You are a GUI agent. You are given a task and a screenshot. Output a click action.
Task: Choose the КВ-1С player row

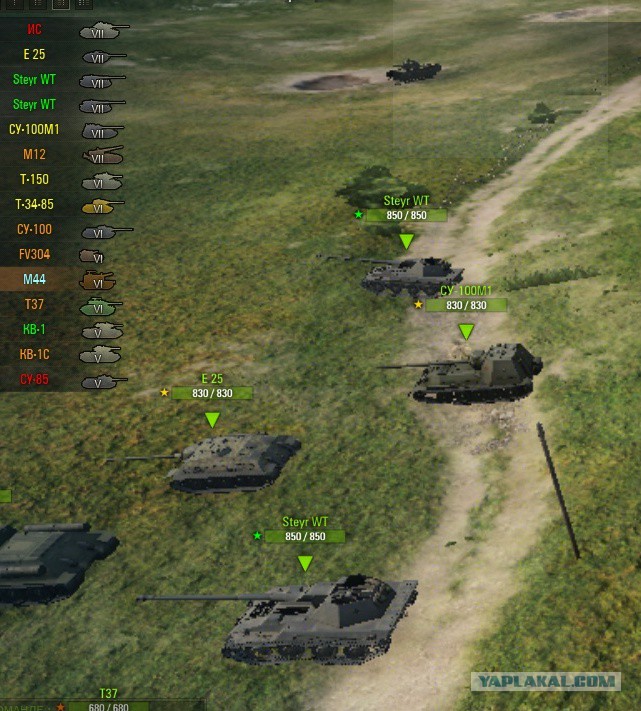[x=35, y=355]
